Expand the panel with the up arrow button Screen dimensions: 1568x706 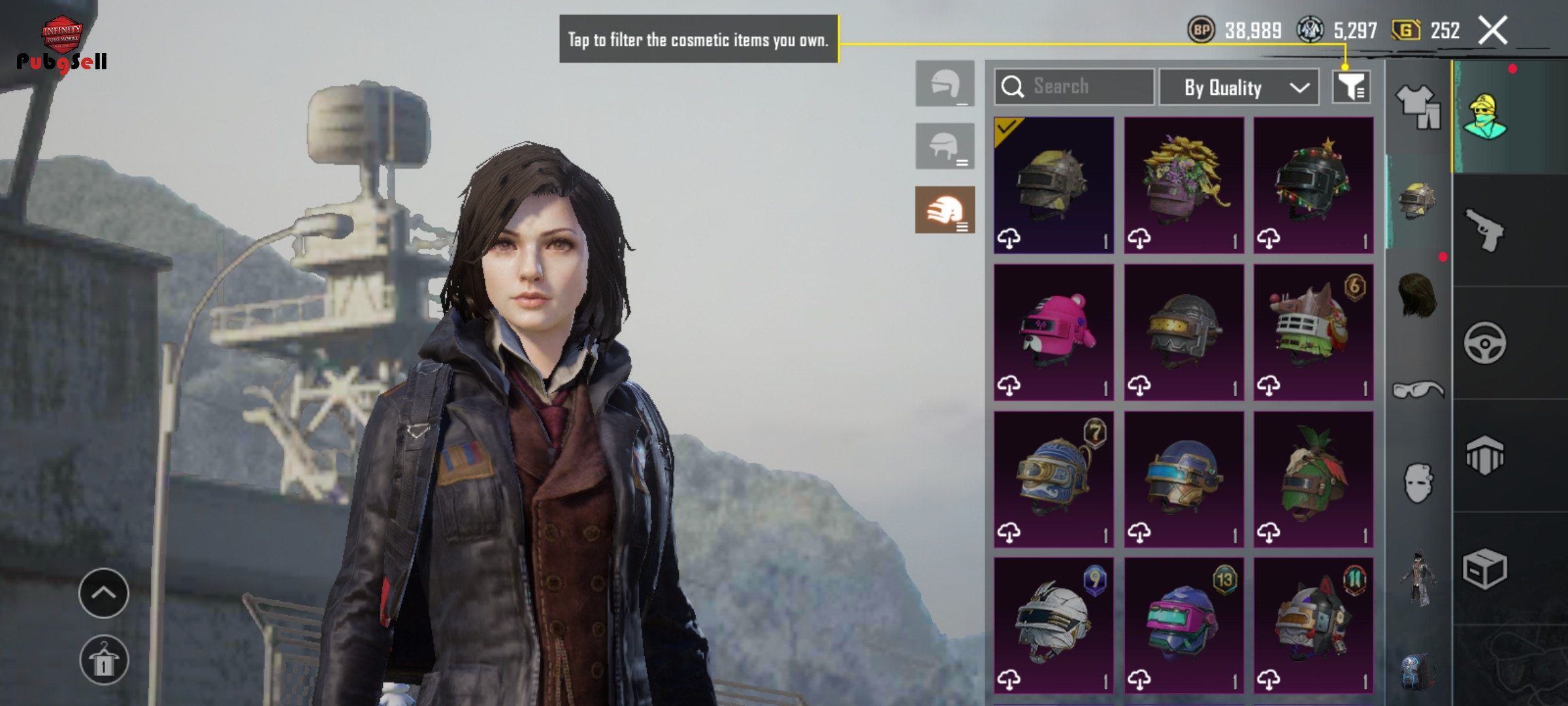[104, 593]
